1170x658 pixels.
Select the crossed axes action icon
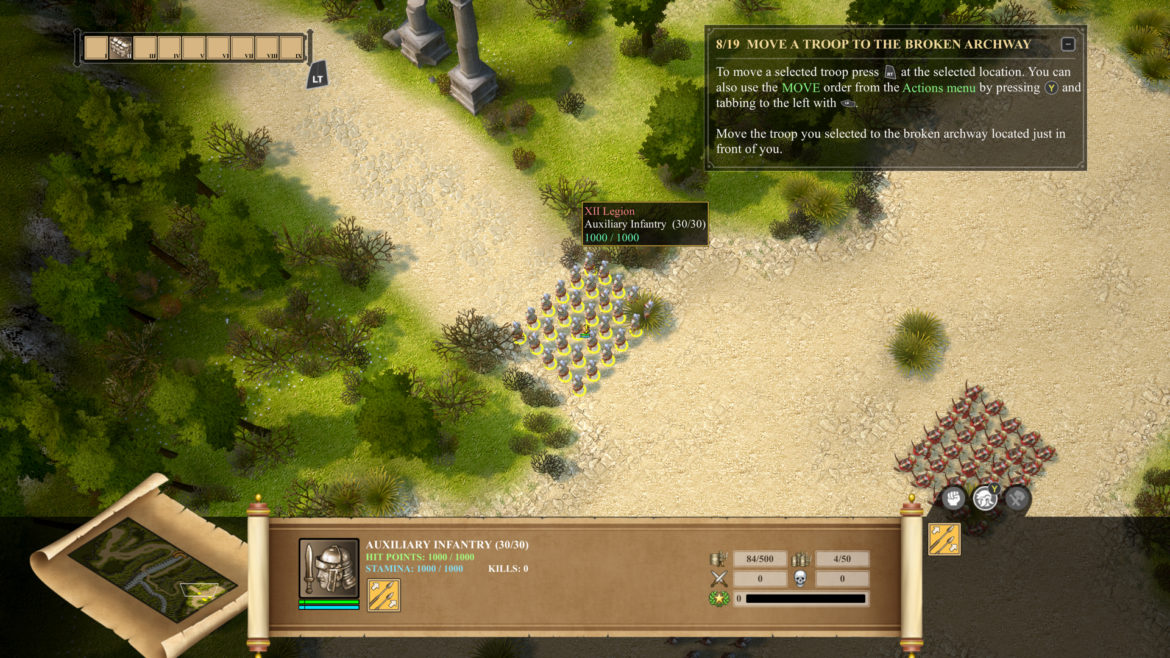click(1017, 497)
